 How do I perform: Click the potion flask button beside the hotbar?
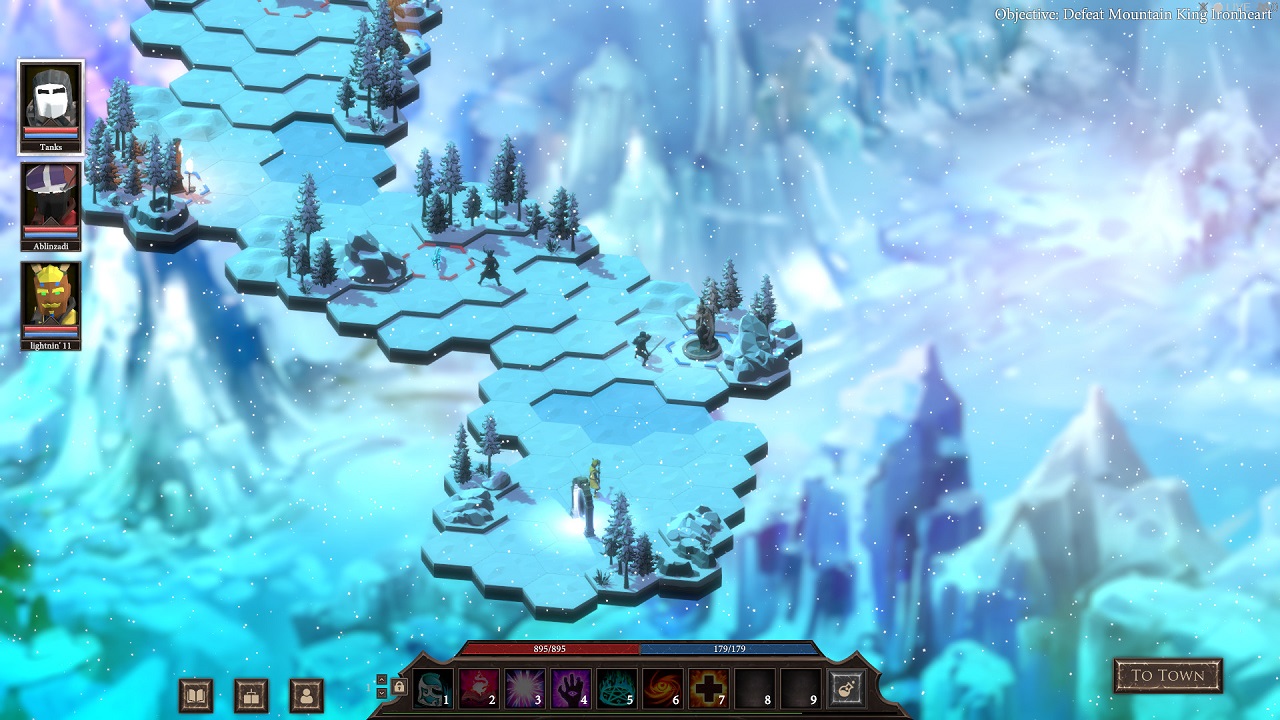click(845, 688)
